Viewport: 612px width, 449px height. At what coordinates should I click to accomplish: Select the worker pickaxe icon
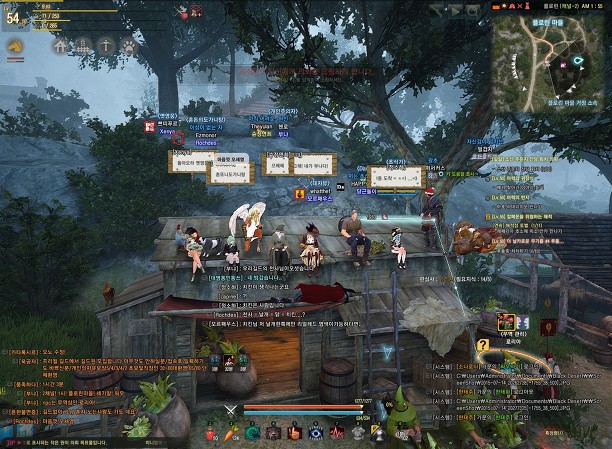(x=106, y=45)
